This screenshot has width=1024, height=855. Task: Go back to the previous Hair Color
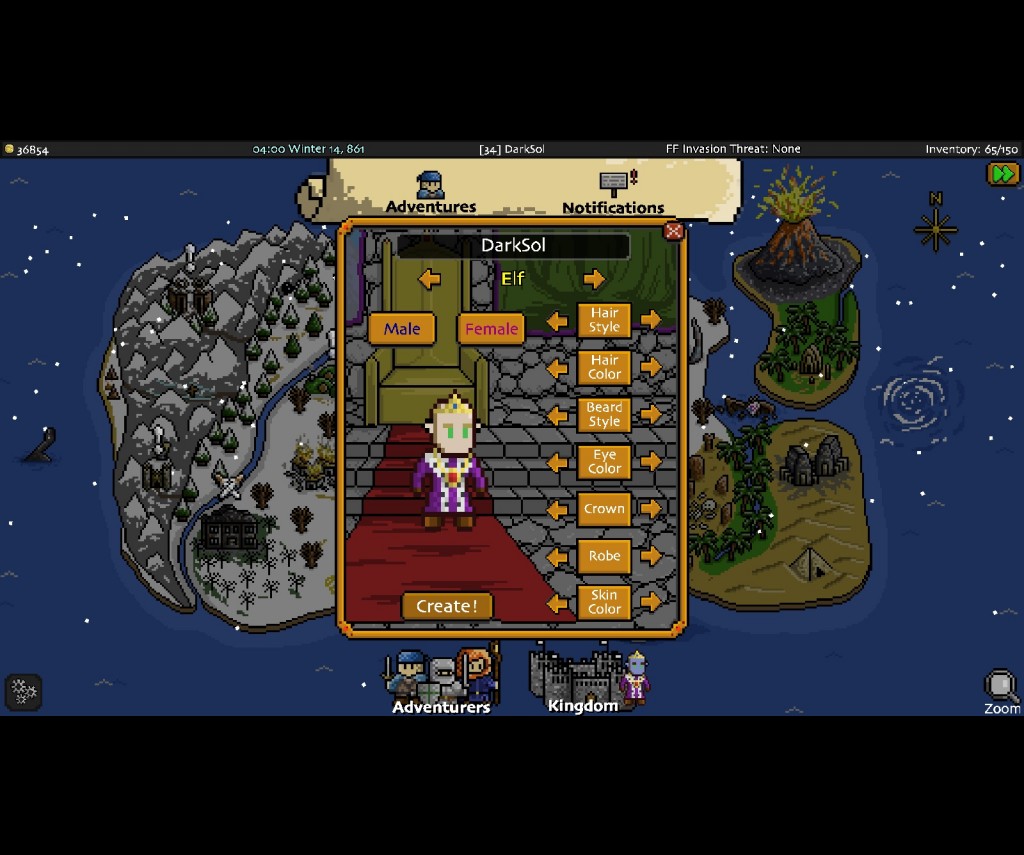coord(558,367)
